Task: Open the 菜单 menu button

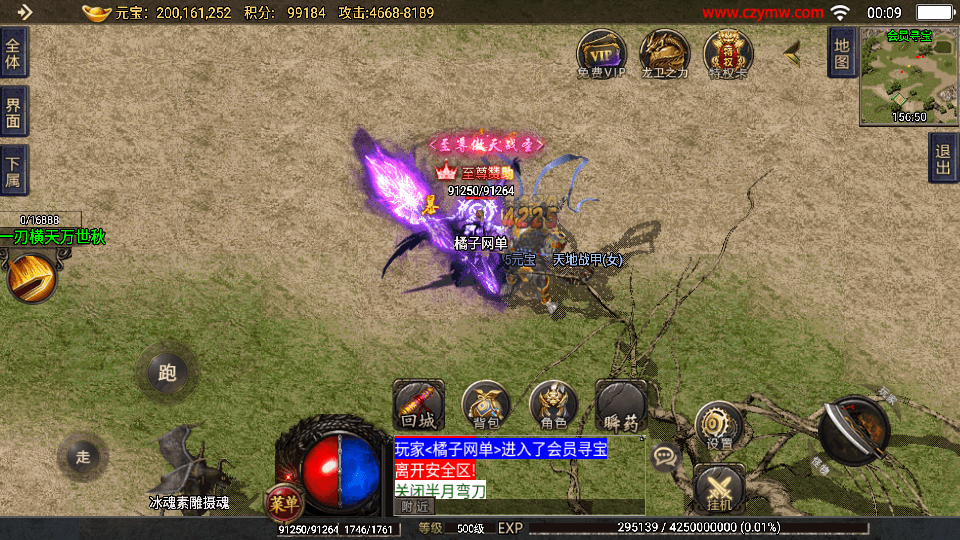Action: (285, 502)
